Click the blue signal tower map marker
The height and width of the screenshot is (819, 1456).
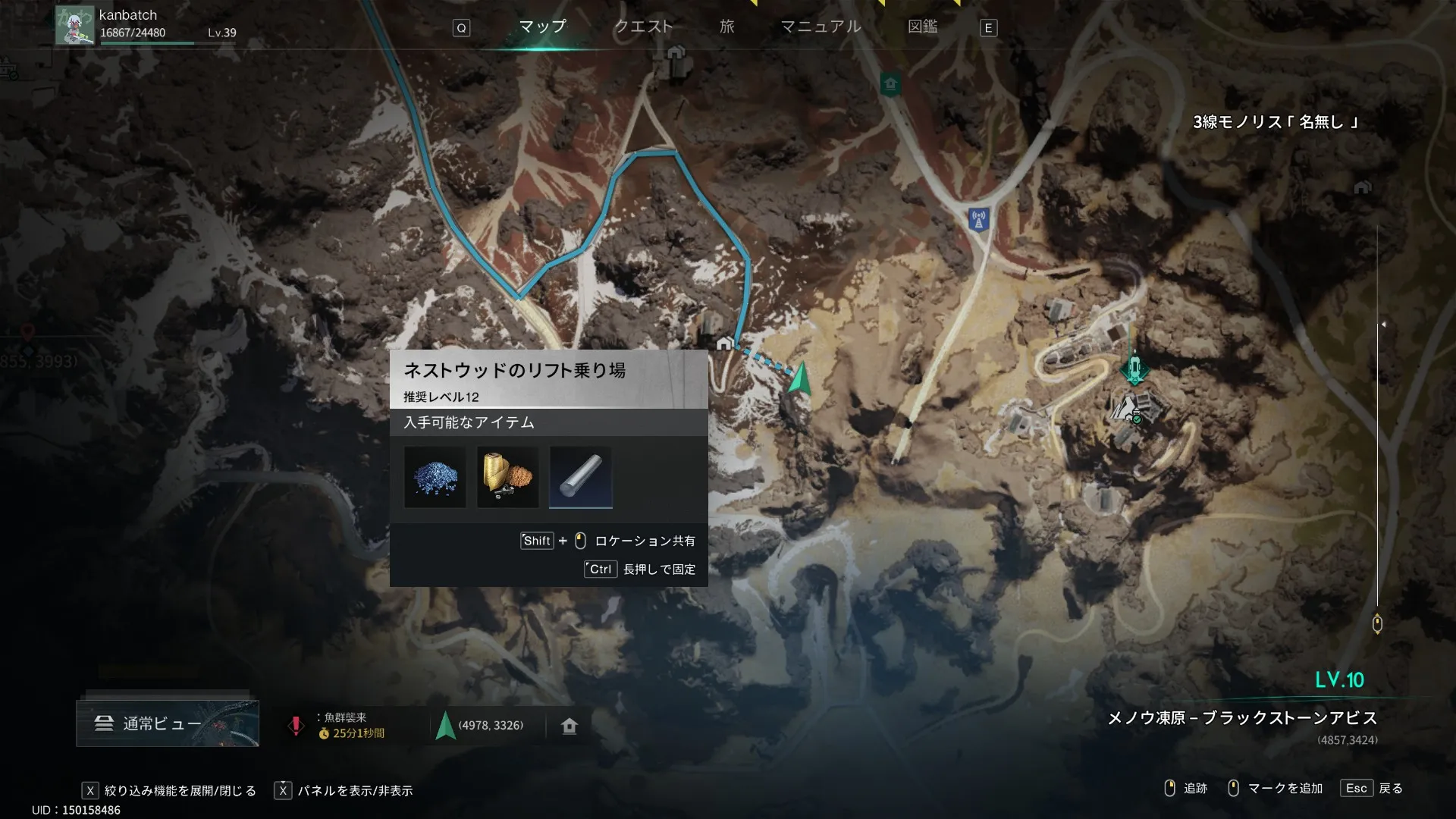point(978,220)
